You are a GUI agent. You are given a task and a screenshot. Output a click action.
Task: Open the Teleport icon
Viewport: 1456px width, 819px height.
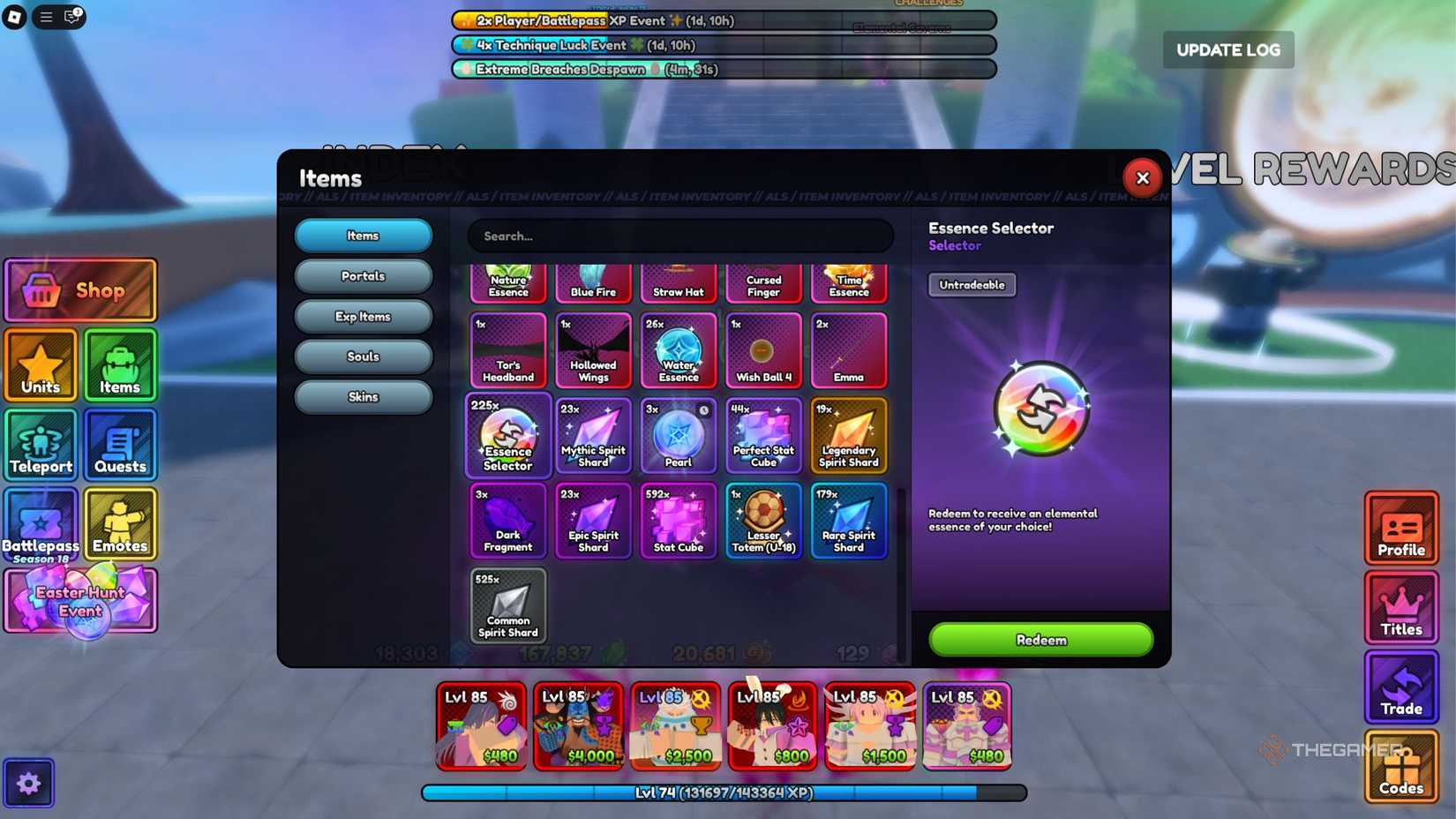[41, 445]
